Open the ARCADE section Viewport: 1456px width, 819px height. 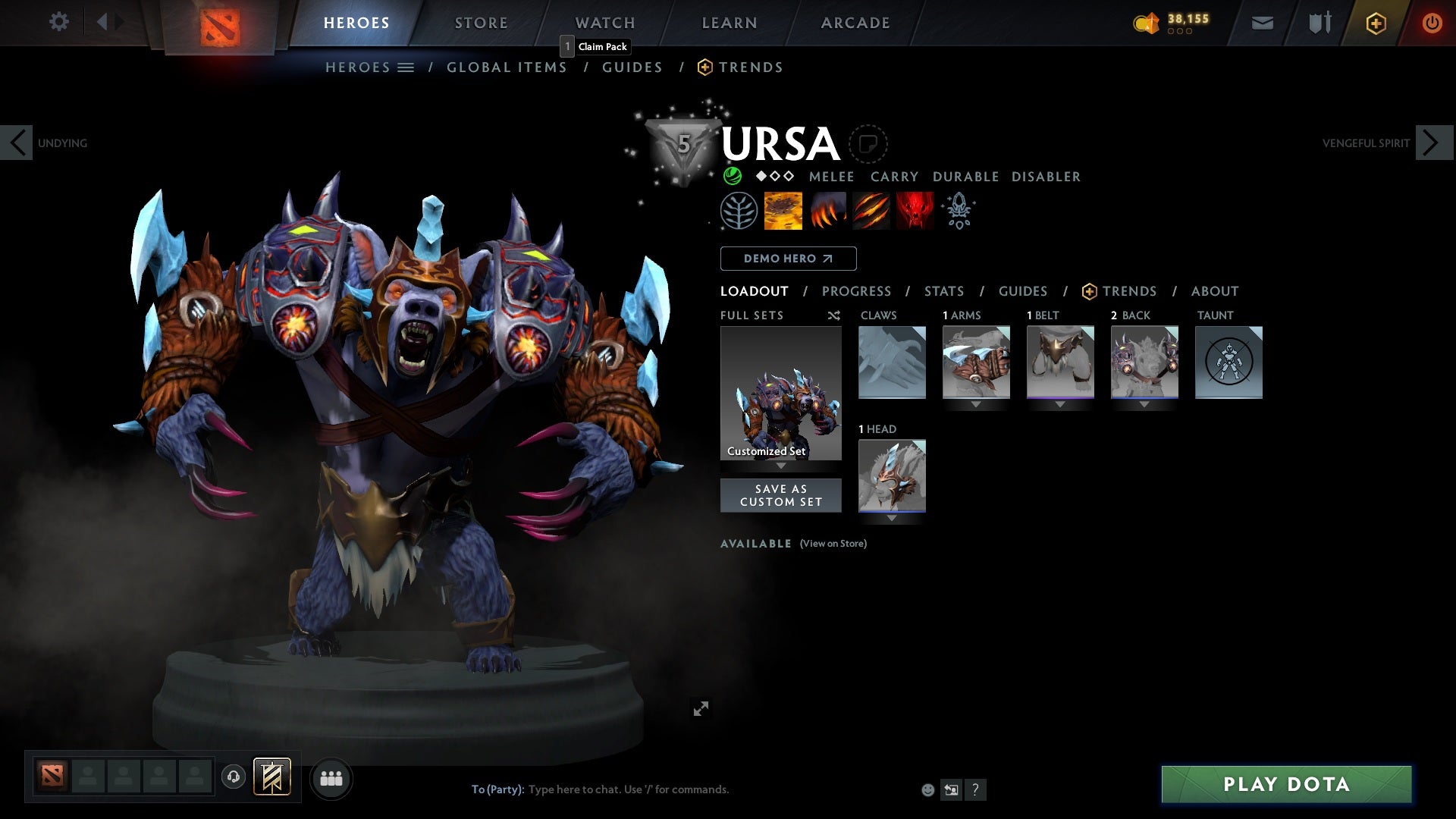[x=855, y=22]
